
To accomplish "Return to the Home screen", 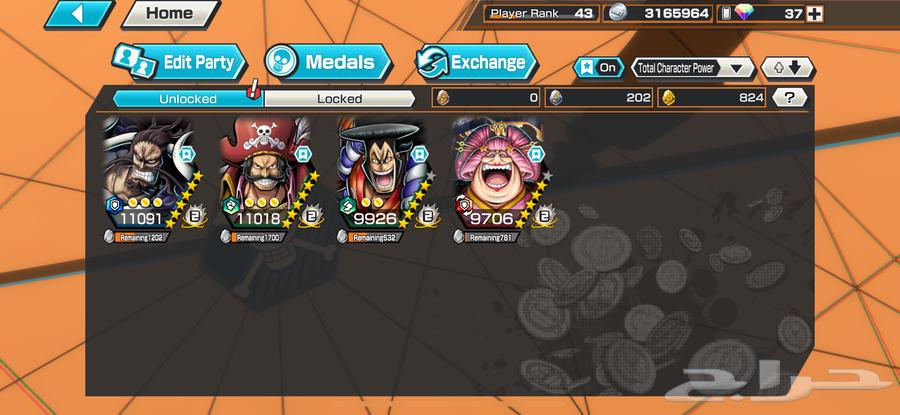I will (x=168, y=14).
